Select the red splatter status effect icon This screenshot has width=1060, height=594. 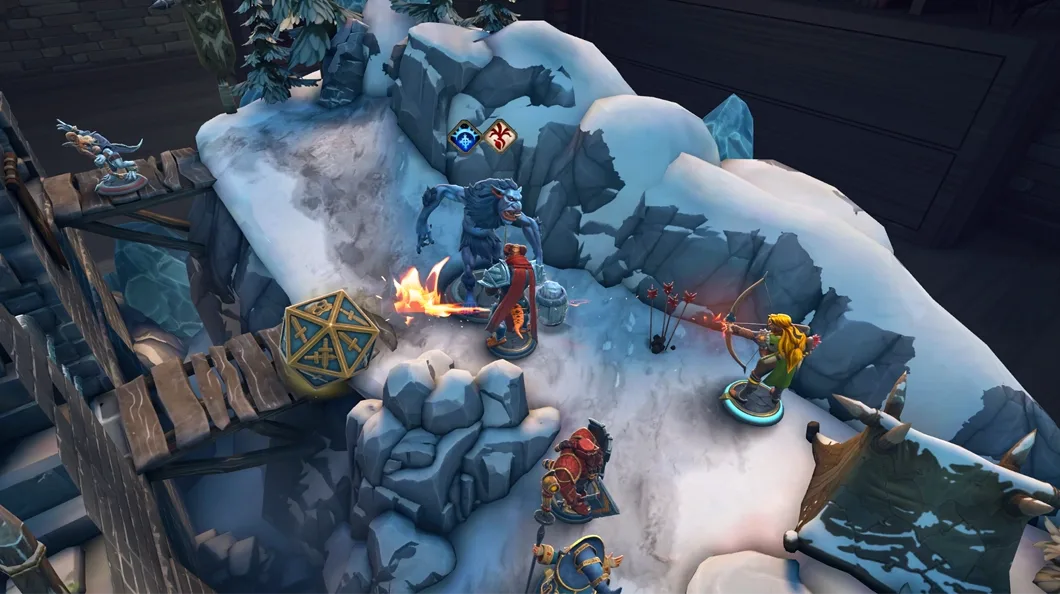pyautogui.click(x=499, y=136)
